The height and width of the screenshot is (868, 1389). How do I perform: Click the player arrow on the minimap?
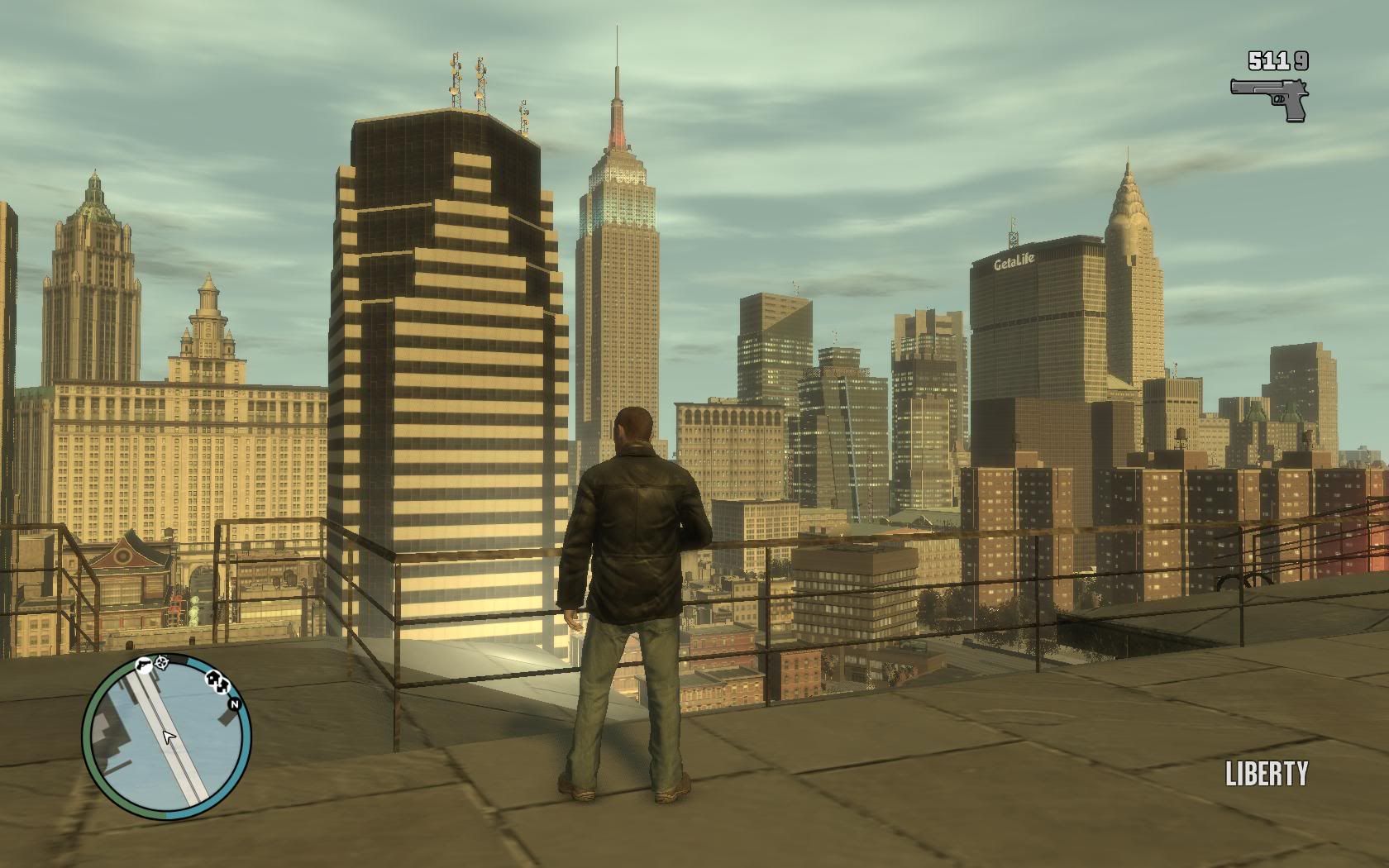[169, 737]
